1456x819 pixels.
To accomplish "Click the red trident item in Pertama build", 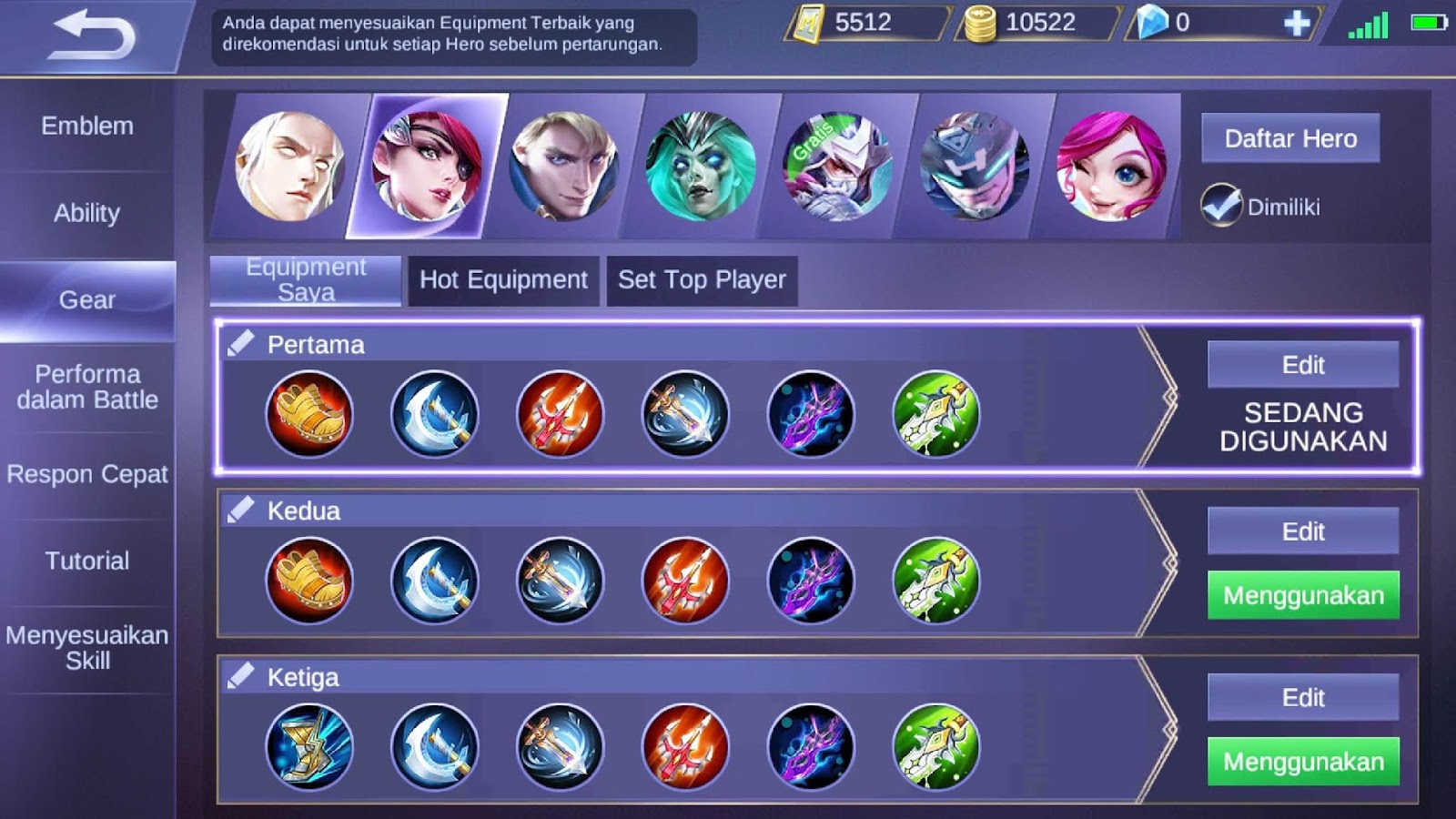I will pyautogui.click(x=558, y=415).
